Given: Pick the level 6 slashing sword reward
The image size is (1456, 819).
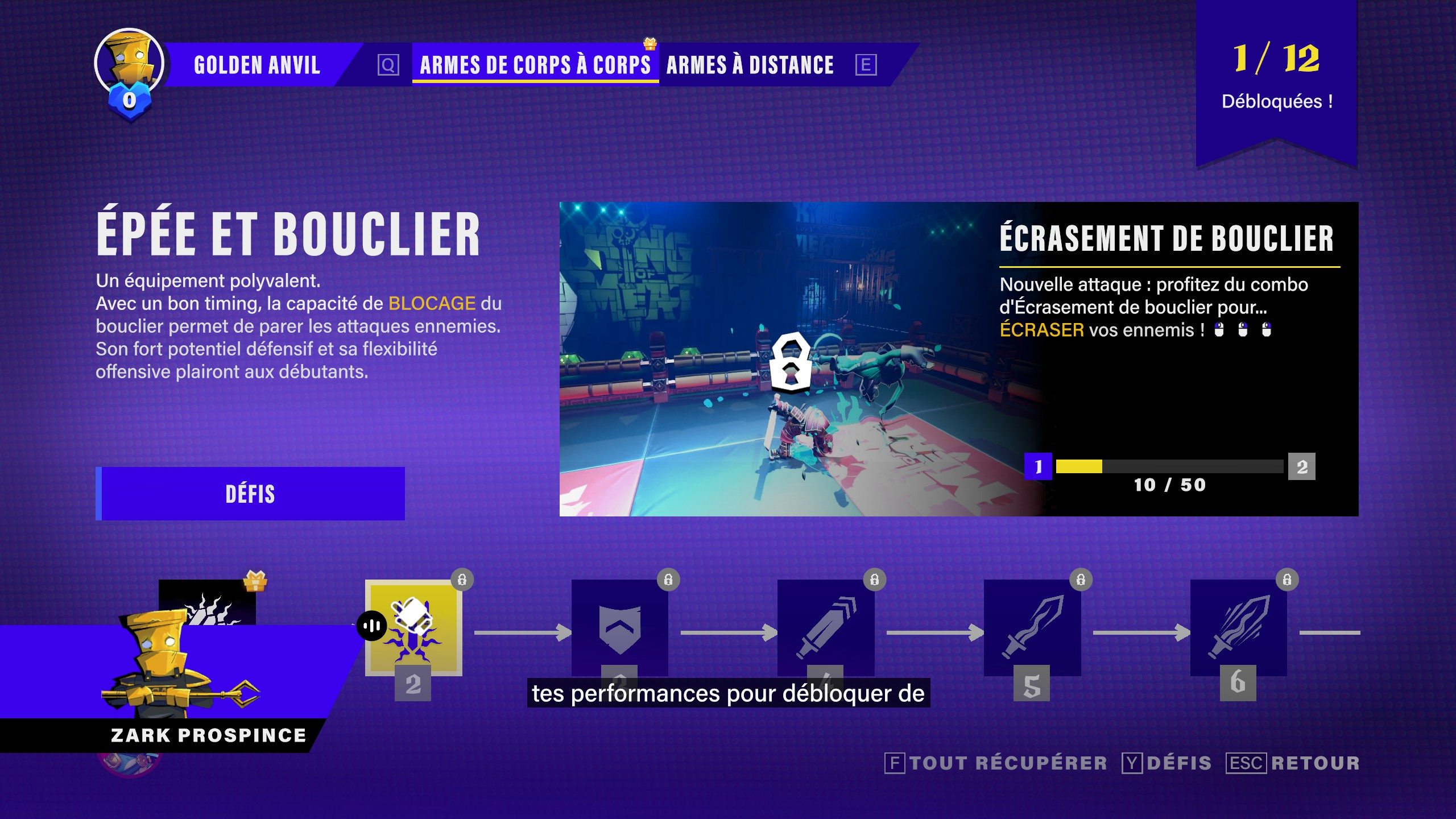Looking at the screenshot, I should [x=1238, y=627].
